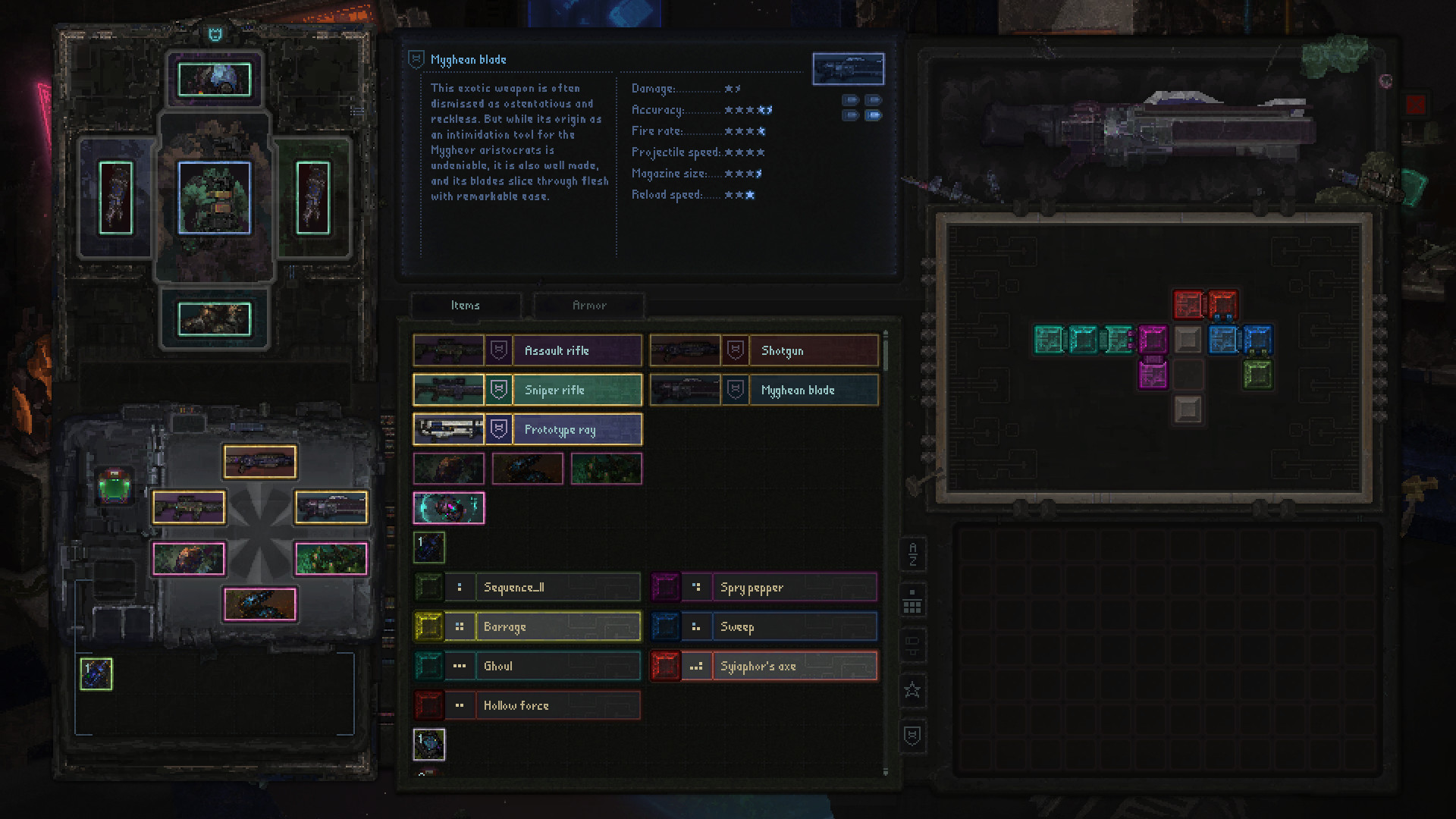The width and height of the screenshot is (1456, 819).
Task: Expand the Sweep ability entry
Action: (794, 626)
